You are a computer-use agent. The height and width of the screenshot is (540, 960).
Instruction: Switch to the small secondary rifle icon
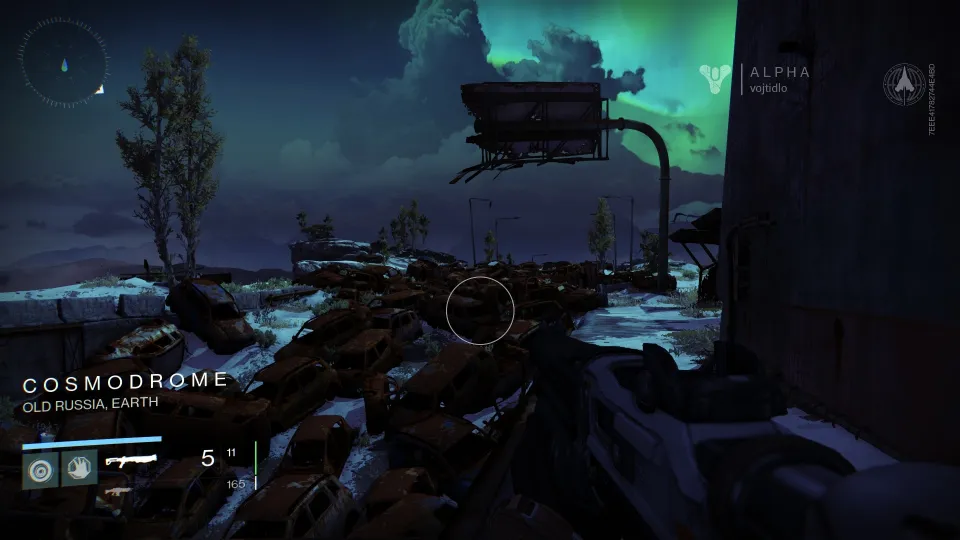coord(119,491)
